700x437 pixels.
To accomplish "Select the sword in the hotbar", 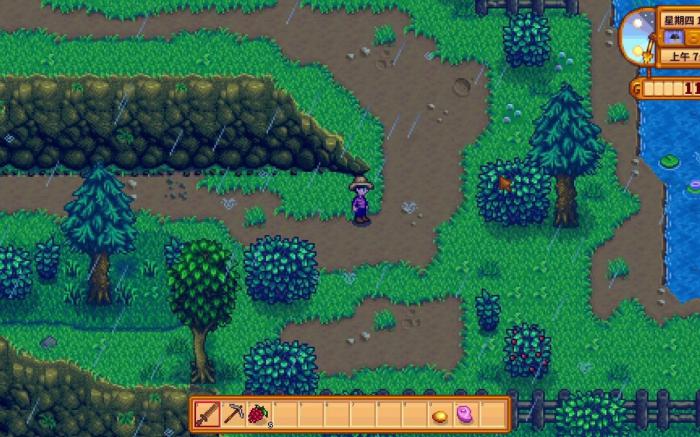I will (x=207, y=414).
